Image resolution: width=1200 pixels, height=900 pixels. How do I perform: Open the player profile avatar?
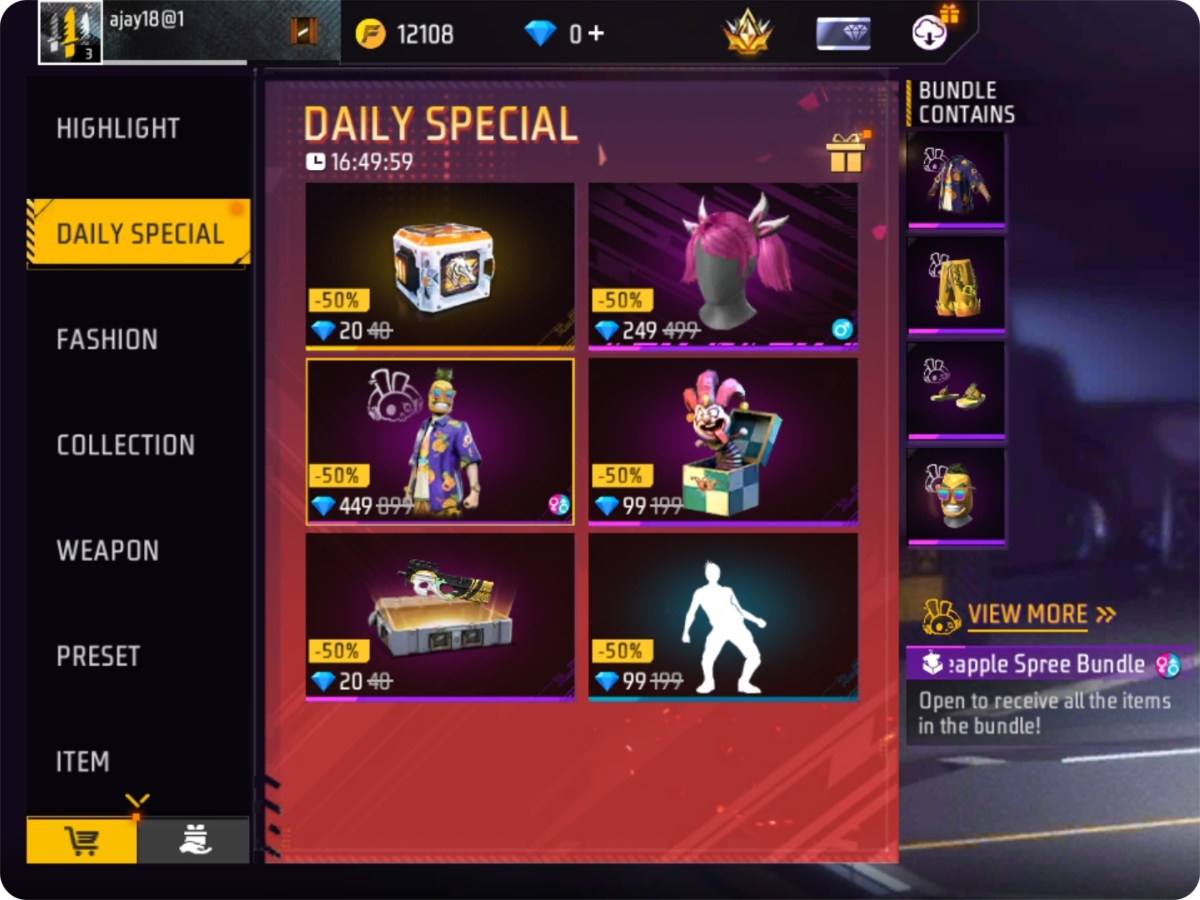pyautogui.click(x=70, y=32)
